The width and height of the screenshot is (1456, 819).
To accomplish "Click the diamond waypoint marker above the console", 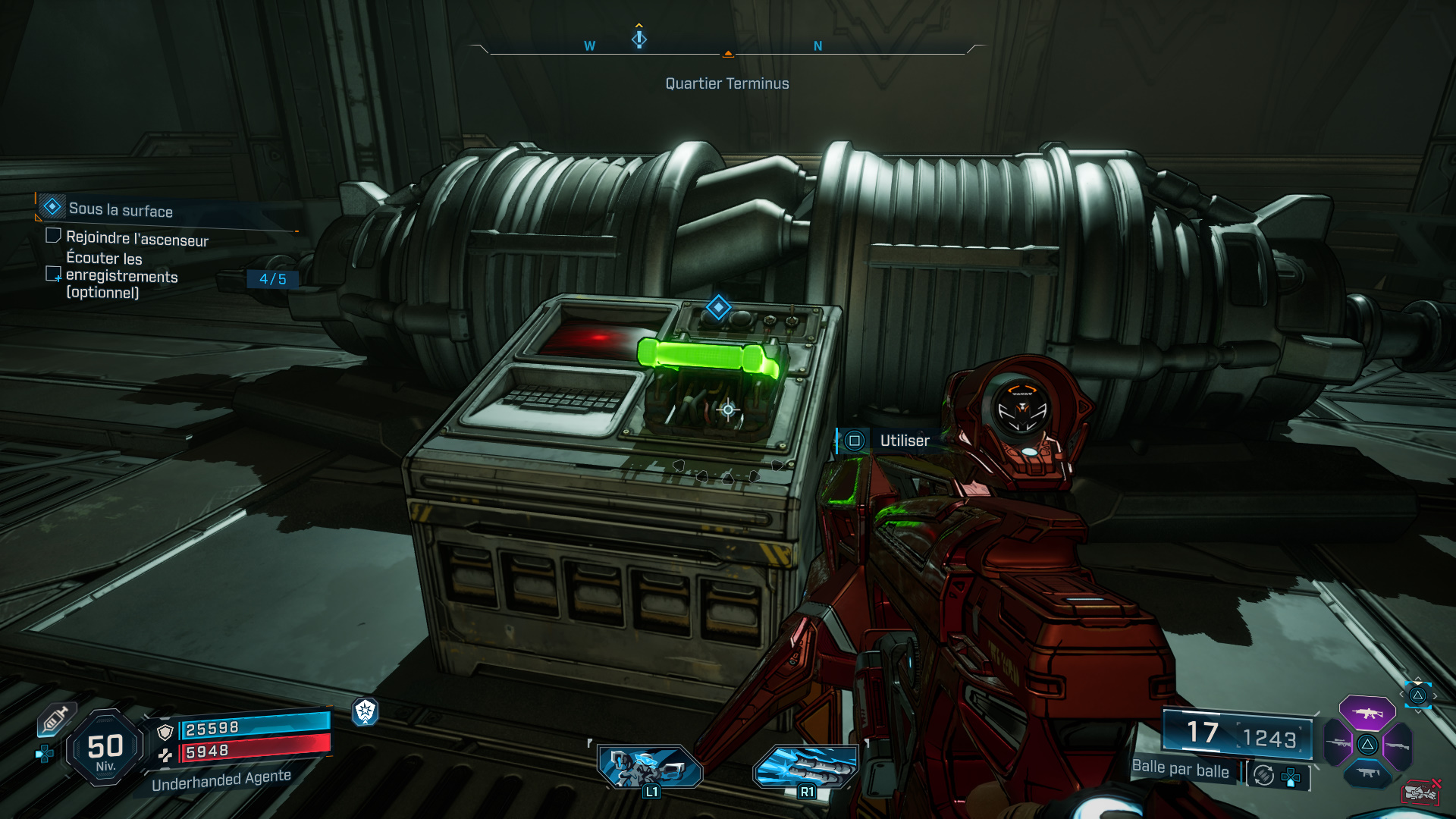I will pos(718,308).
